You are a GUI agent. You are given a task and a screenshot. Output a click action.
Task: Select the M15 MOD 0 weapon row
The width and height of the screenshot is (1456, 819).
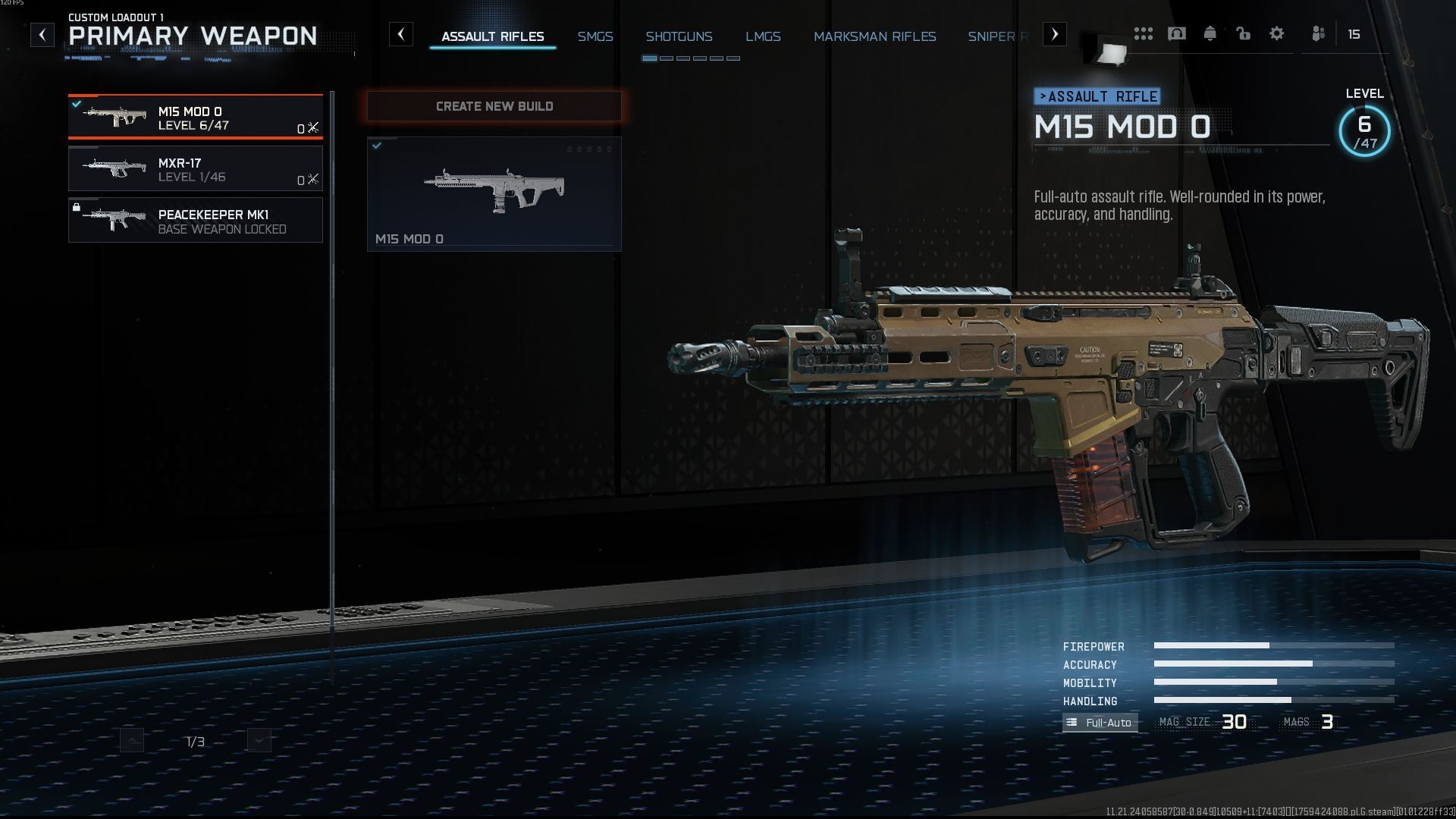[196, 118]
